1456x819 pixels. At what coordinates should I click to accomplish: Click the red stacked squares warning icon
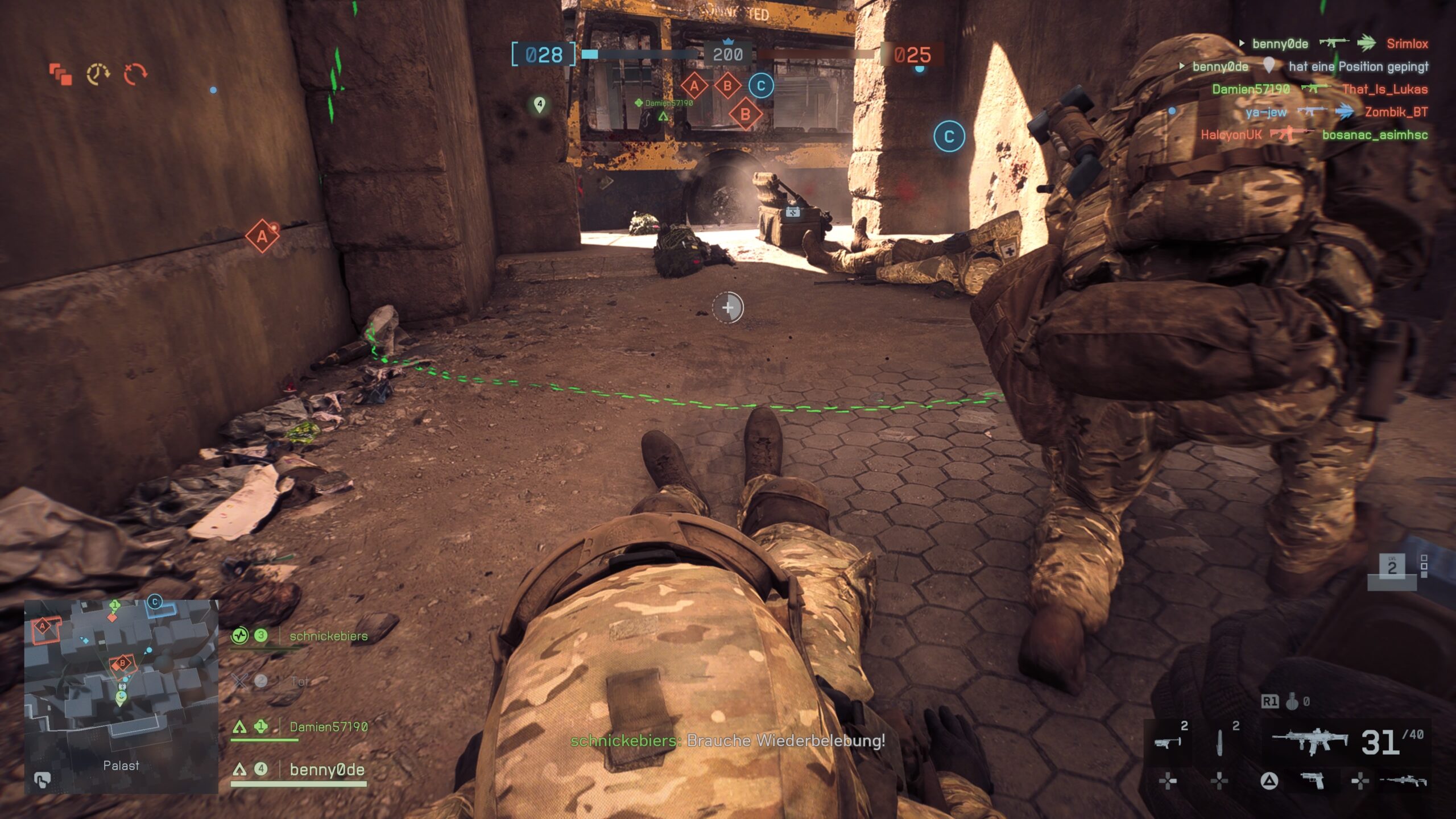tap(61, 75)
